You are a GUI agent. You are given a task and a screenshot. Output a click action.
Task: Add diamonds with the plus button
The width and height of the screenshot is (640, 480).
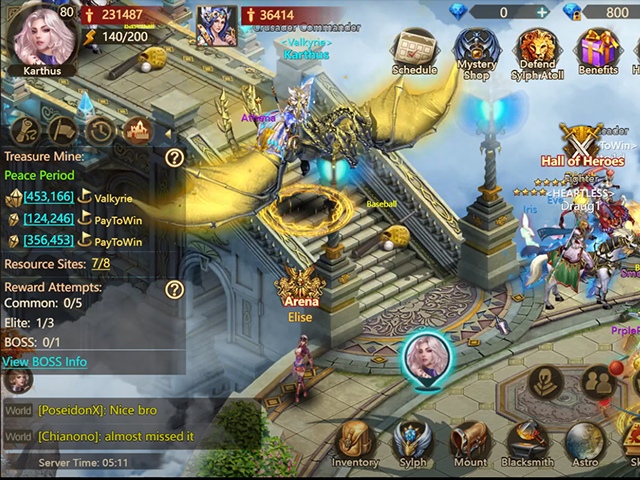coord(542,12)
